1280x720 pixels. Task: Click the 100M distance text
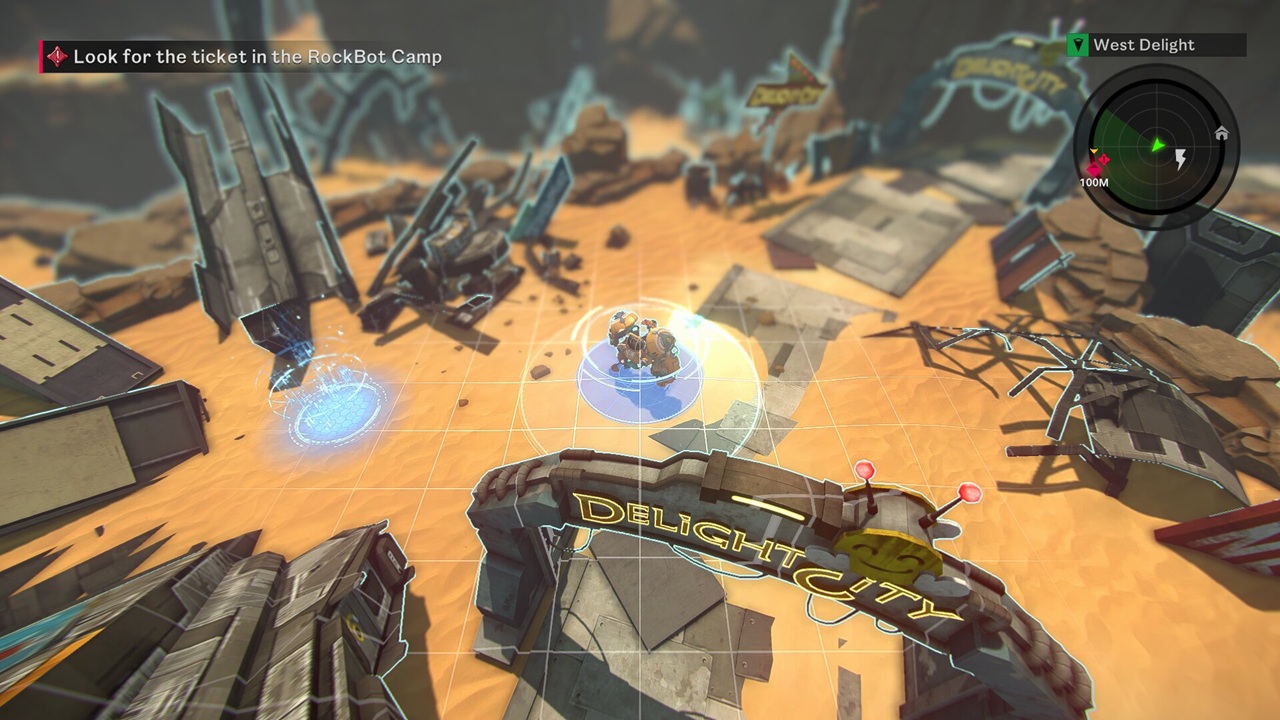pyautogui.click(x=1094, y=182)
